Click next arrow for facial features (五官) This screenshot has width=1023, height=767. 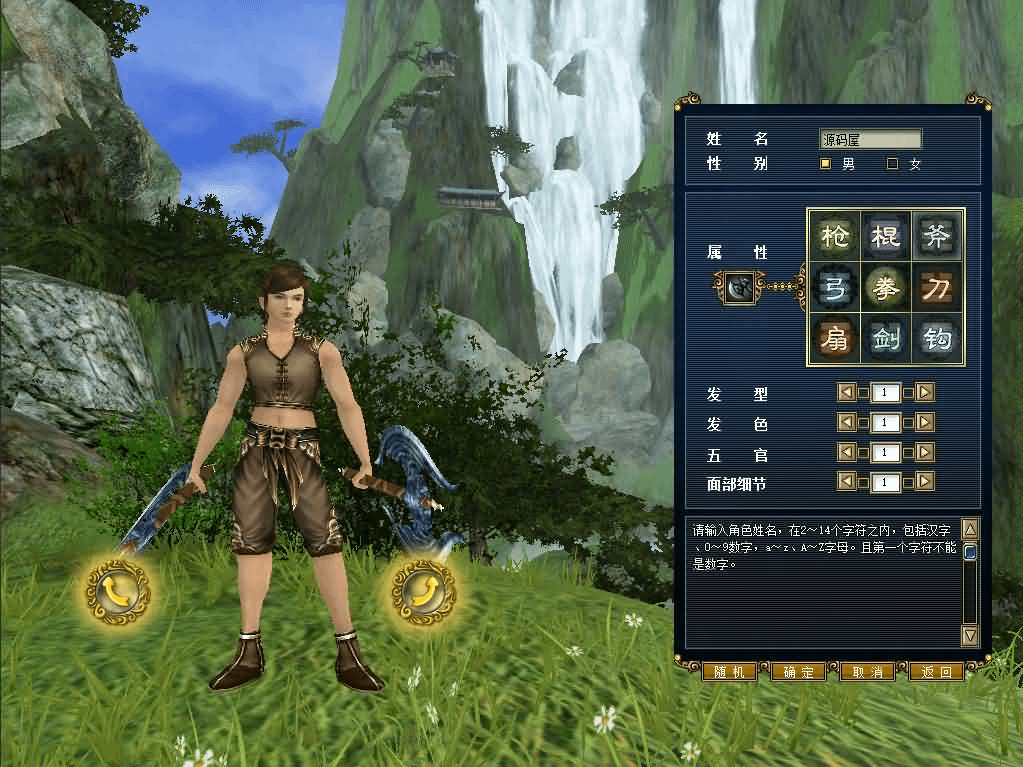click(925, 453)
